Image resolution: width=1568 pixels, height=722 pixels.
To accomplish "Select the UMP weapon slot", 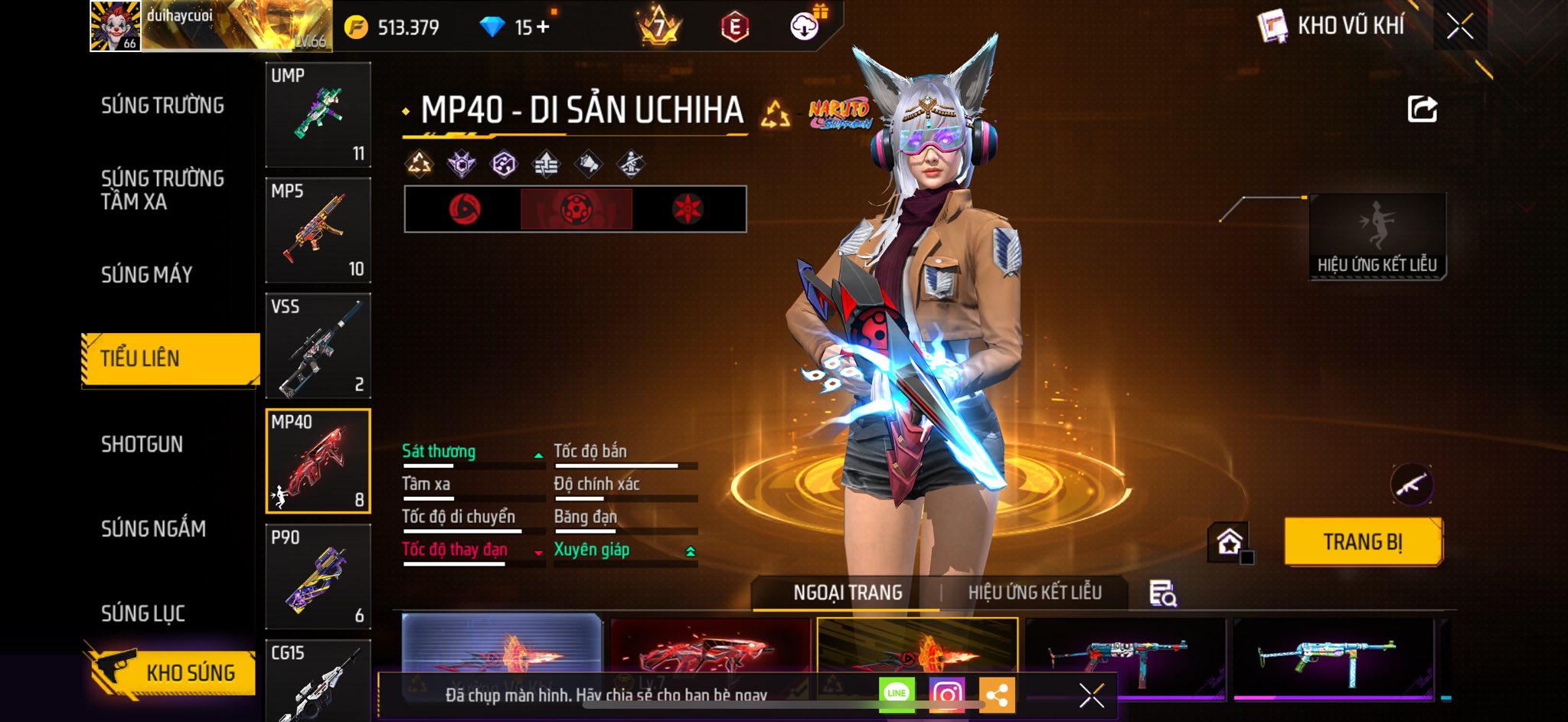I will pyautogui.click(x=318, y=114).
